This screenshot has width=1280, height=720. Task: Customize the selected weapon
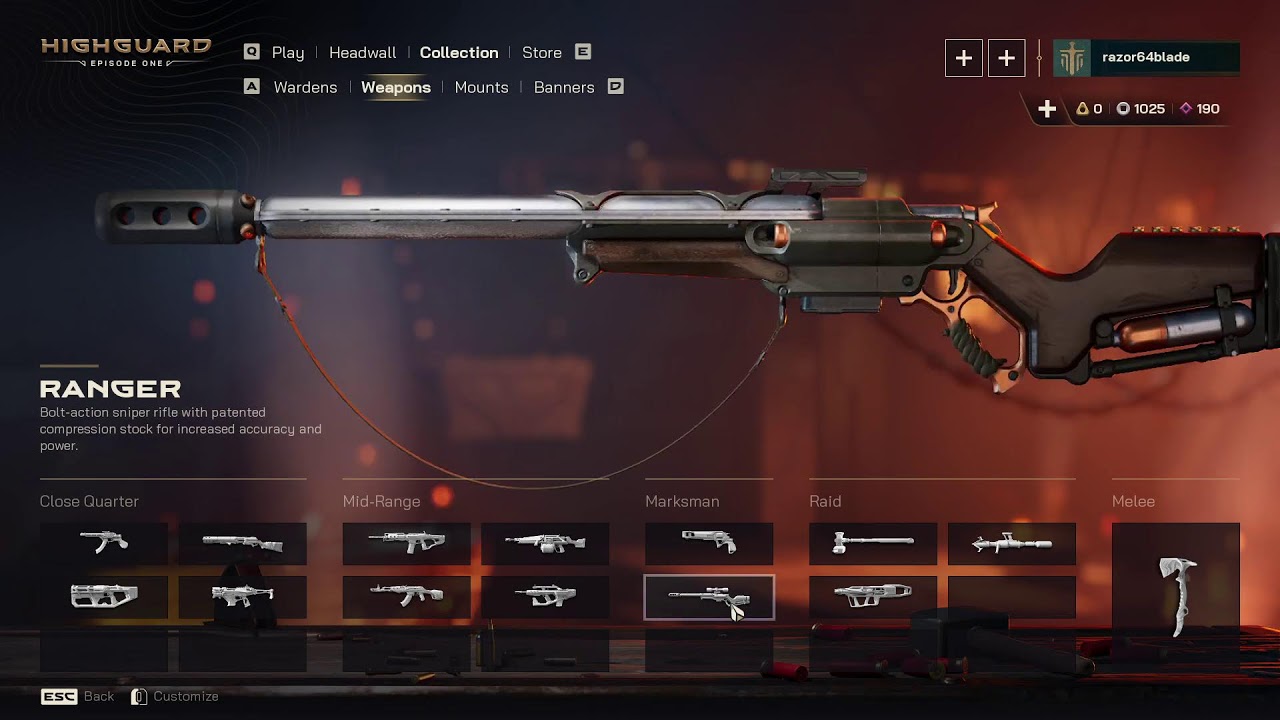[185, 697]
